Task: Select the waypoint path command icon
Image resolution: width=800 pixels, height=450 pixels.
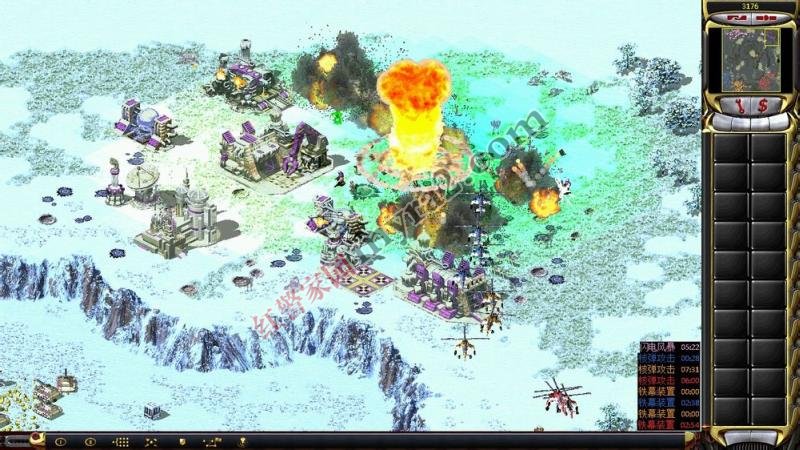Action: [x=212, y=441]
